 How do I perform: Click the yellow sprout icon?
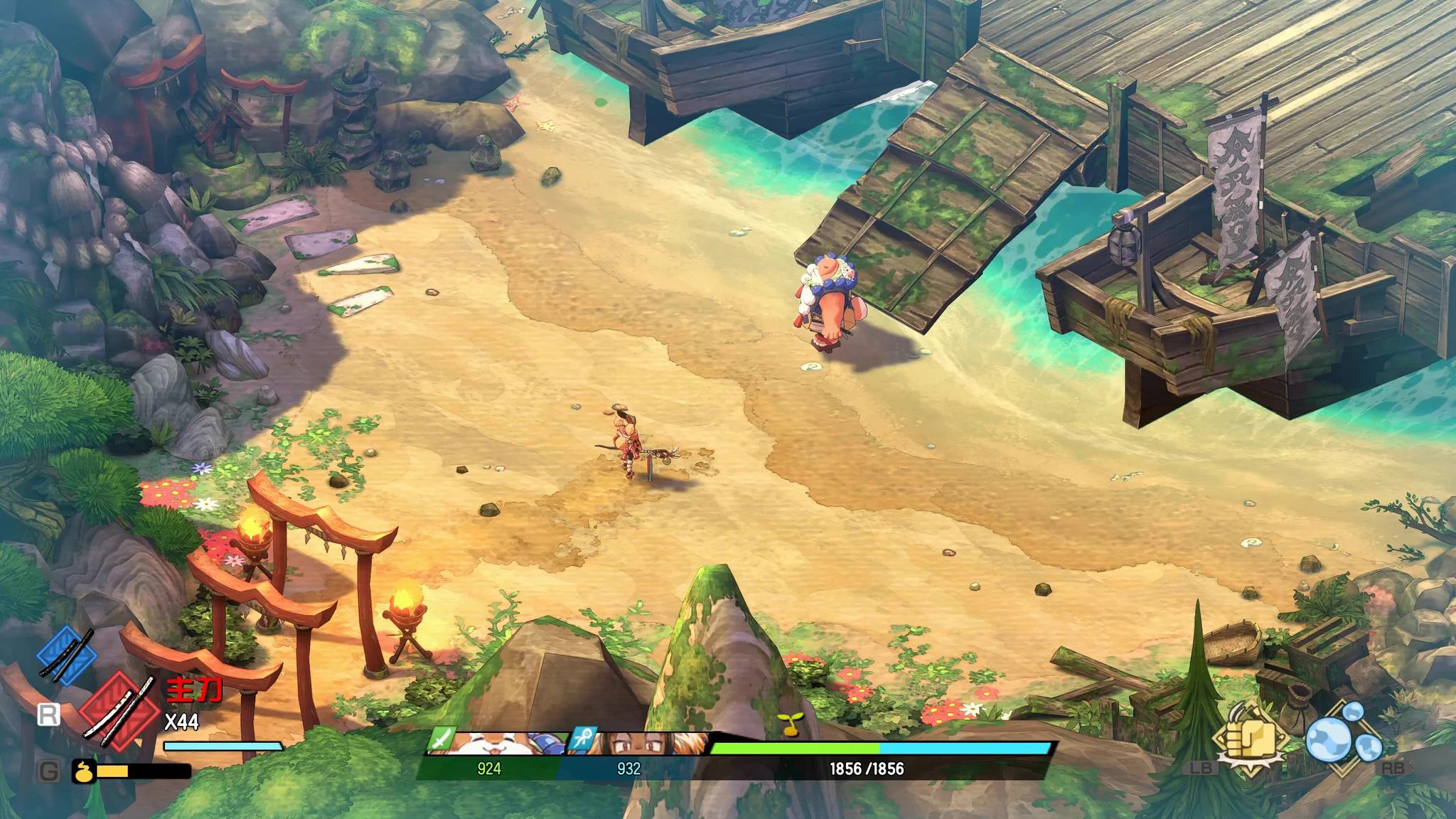click(786, 724)
